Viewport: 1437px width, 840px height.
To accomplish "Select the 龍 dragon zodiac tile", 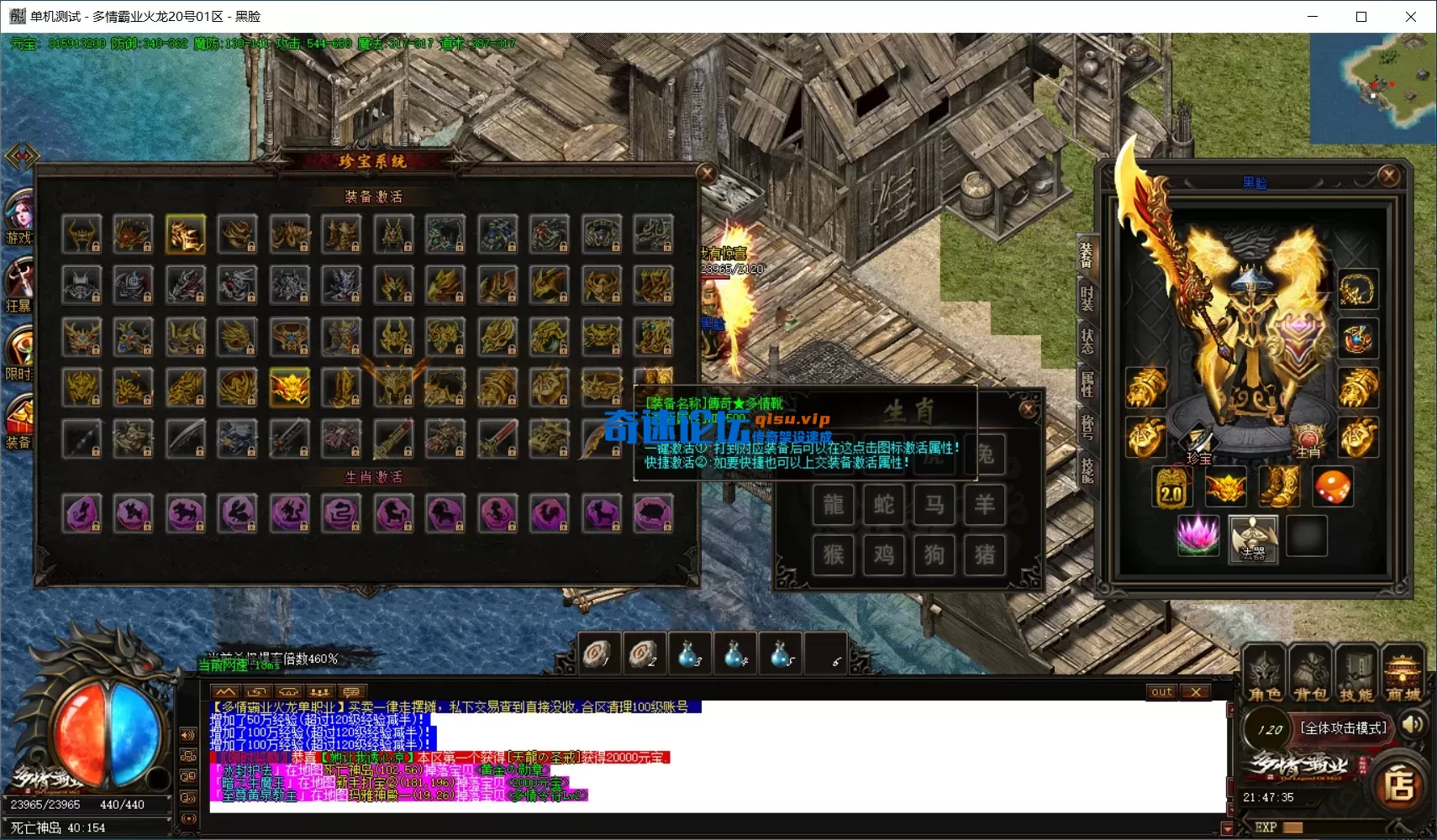I will tap(833, 505).
